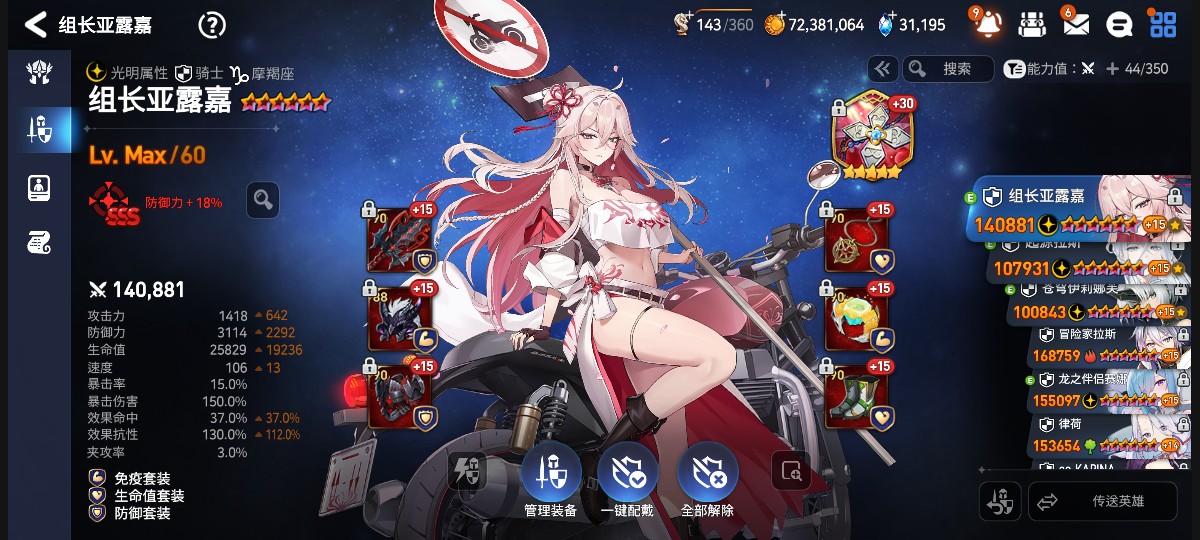The image size is (1200, 540).
Task: Open the 传送英雄 hero transfer button
Action: 1103,502
